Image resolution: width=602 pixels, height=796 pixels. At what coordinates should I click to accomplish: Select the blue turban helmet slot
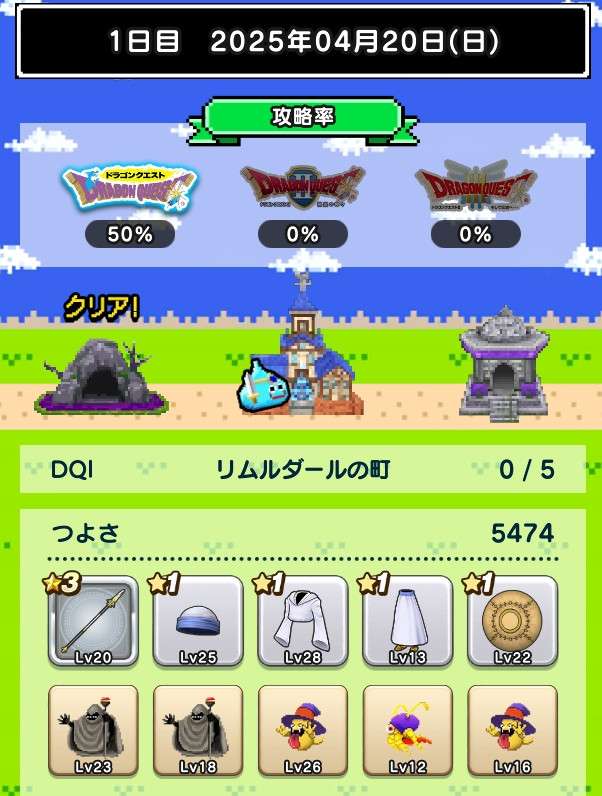coord(197,621)
